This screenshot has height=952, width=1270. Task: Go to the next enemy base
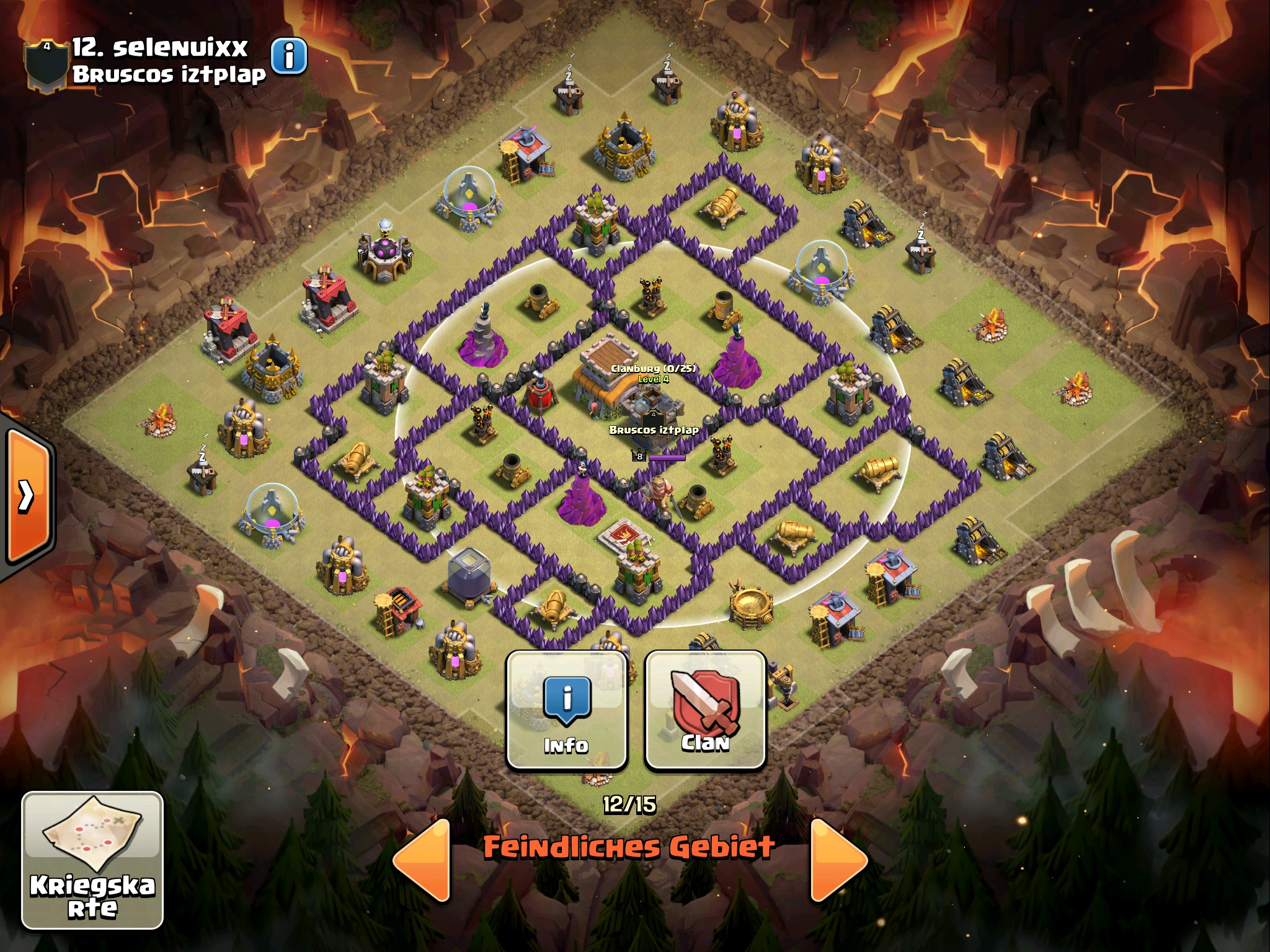pos(838,860)
